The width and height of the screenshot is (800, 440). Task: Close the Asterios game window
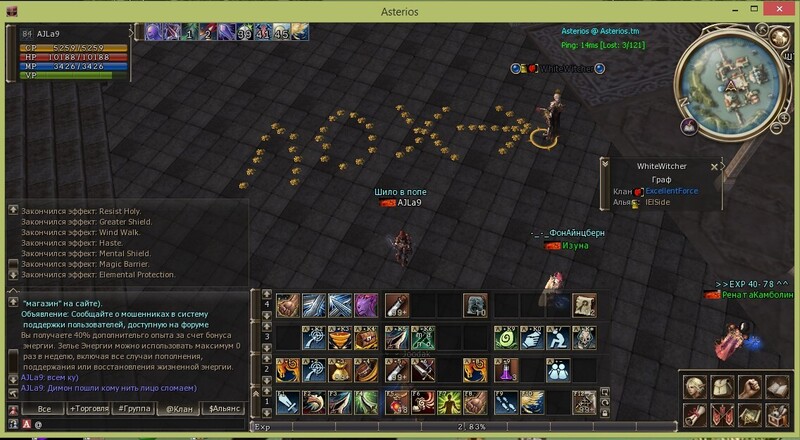780,9
